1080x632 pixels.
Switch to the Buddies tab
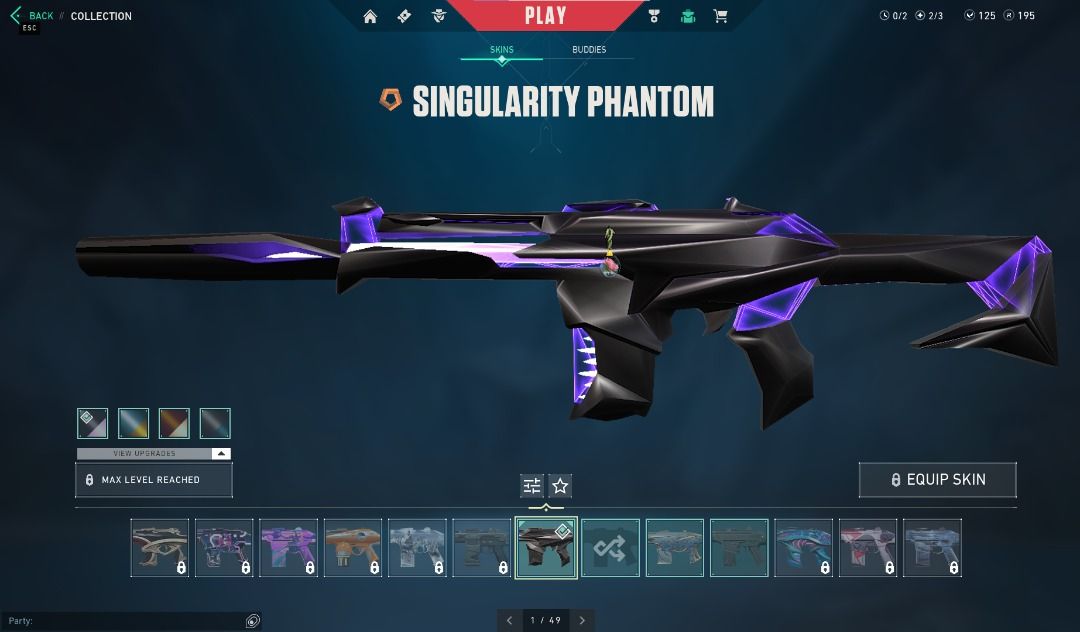tap(589, 49)
